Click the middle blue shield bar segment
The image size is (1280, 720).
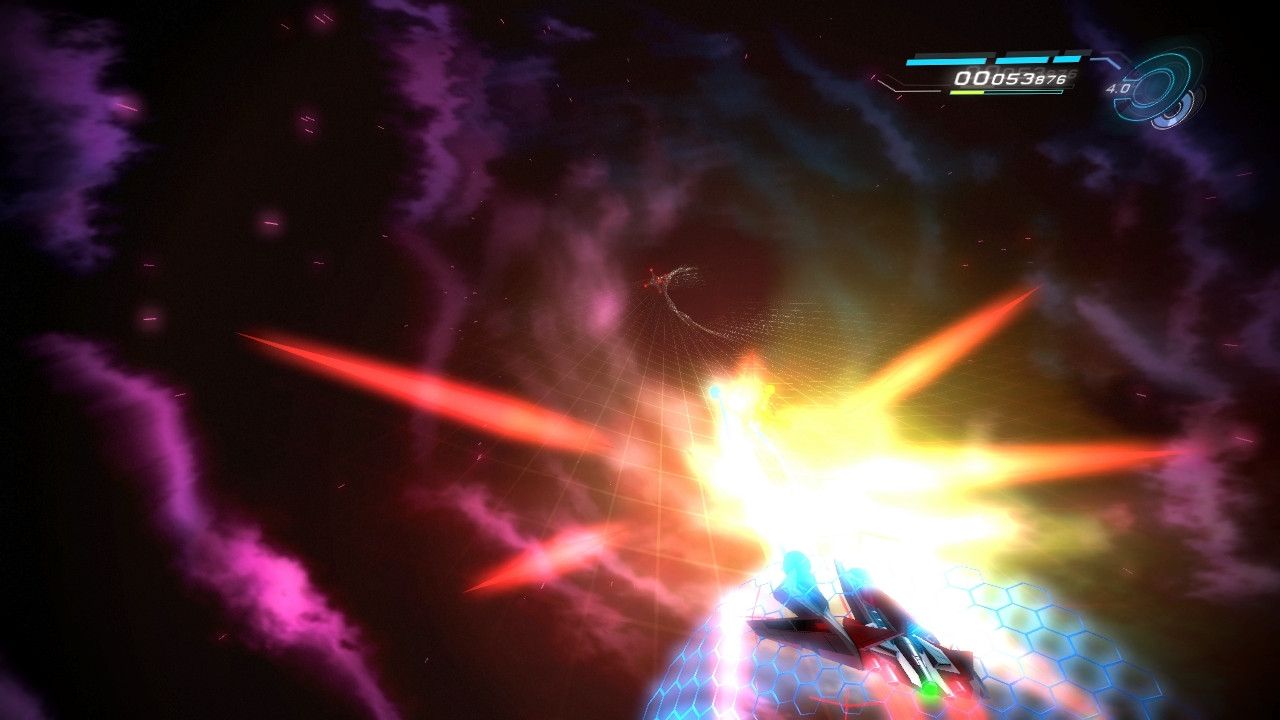pos(1024,60)
